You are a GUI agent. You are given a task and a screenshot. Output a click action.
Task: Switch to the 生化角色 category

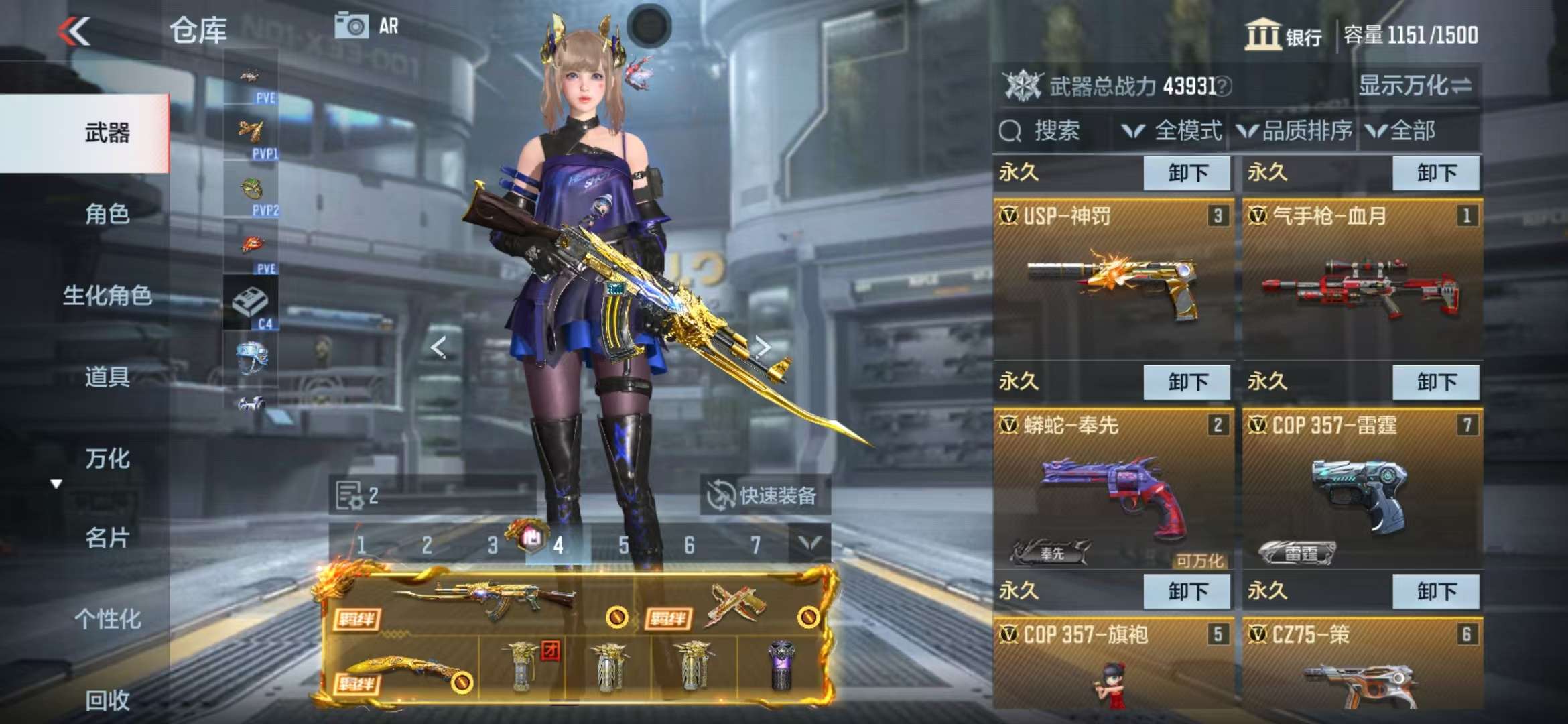coord(107,296)
